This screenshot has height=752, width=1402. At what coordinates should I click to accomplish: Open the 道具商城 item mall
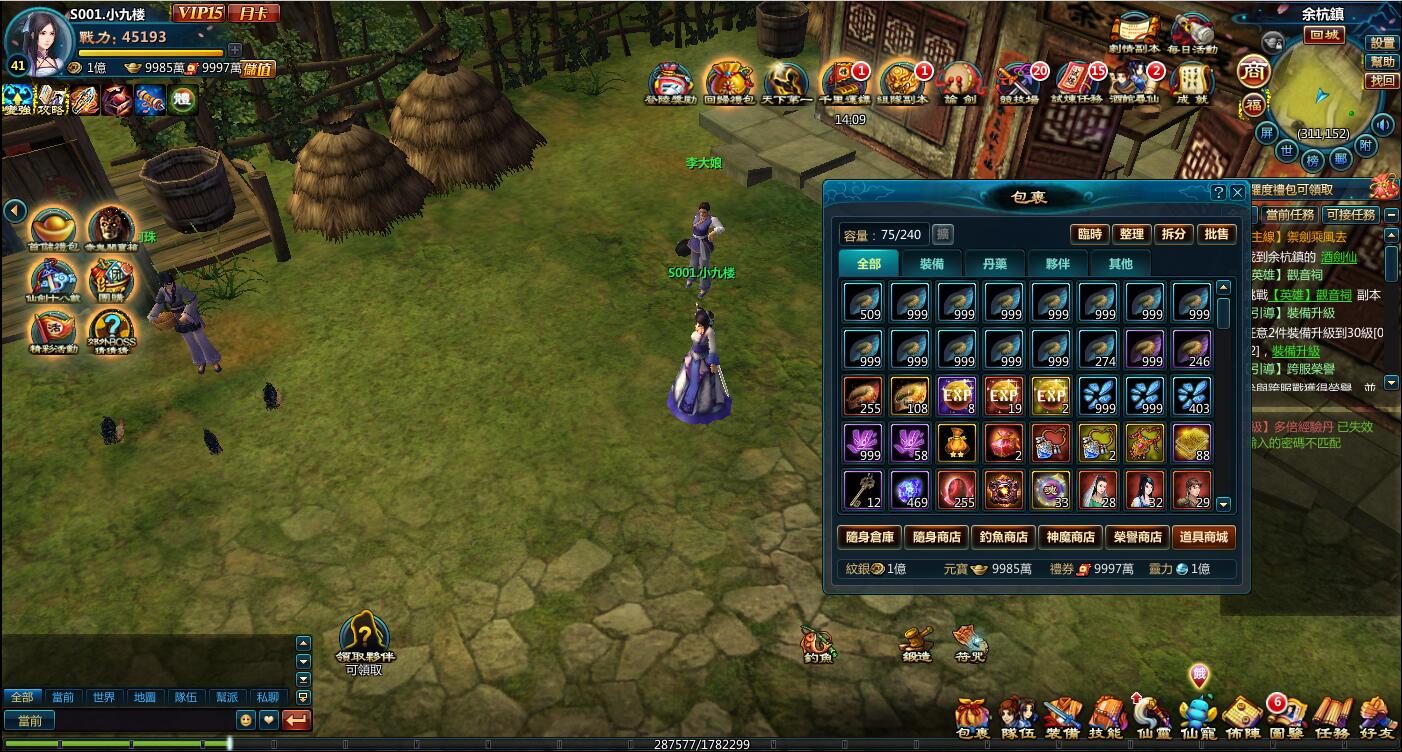(1204, 537)
